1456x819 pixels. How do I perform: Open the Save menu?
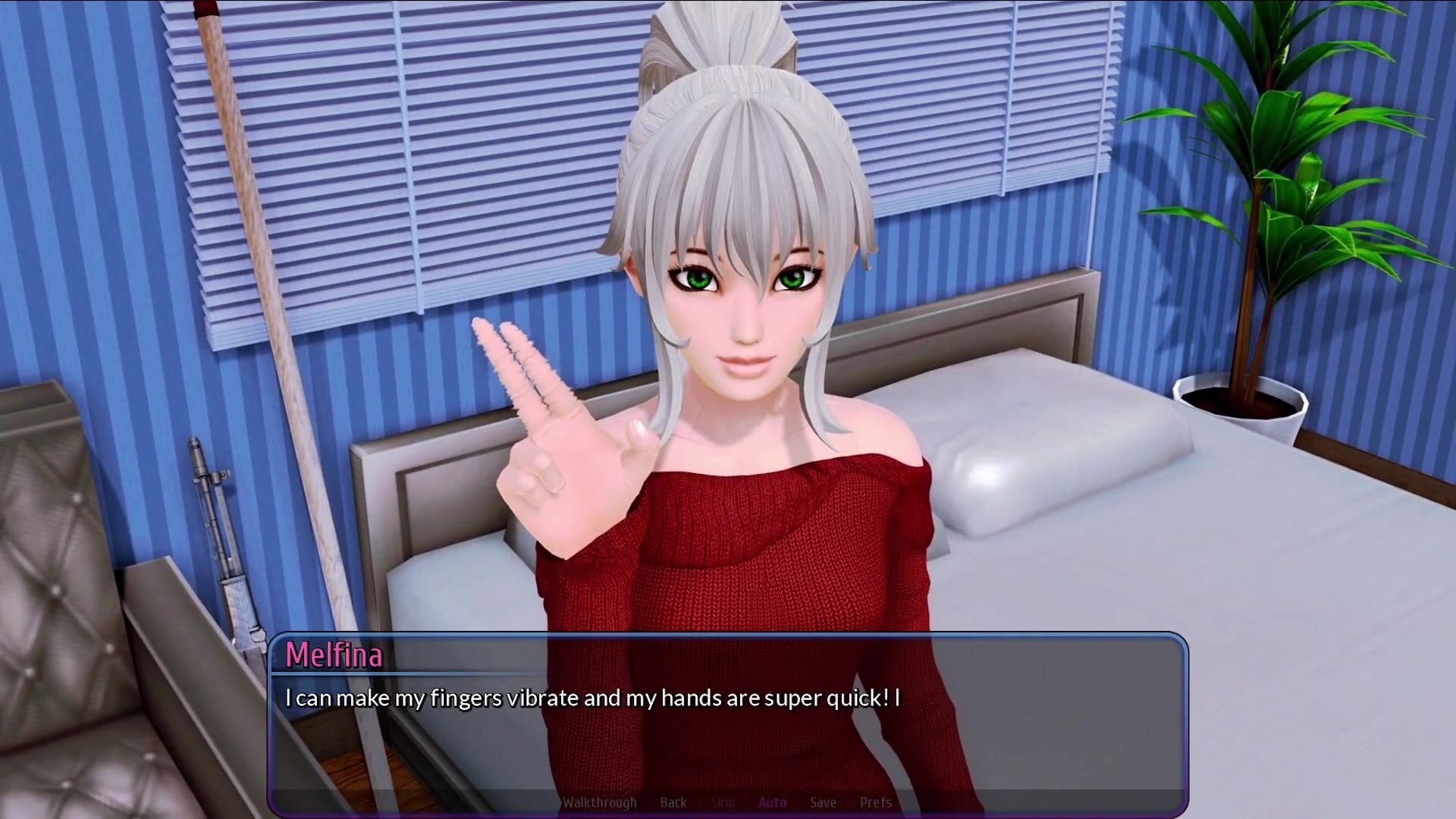823,802
